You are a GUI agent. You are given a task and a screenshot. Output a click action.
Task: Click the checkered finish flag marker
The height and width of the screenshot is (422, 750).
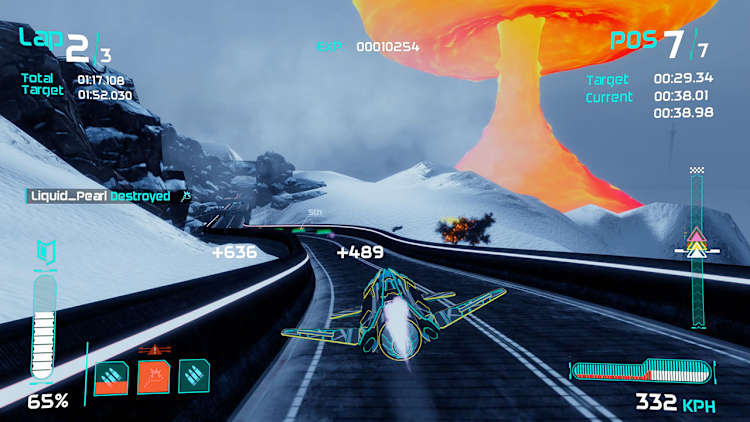pyautogui.click(x=696, y=171)
